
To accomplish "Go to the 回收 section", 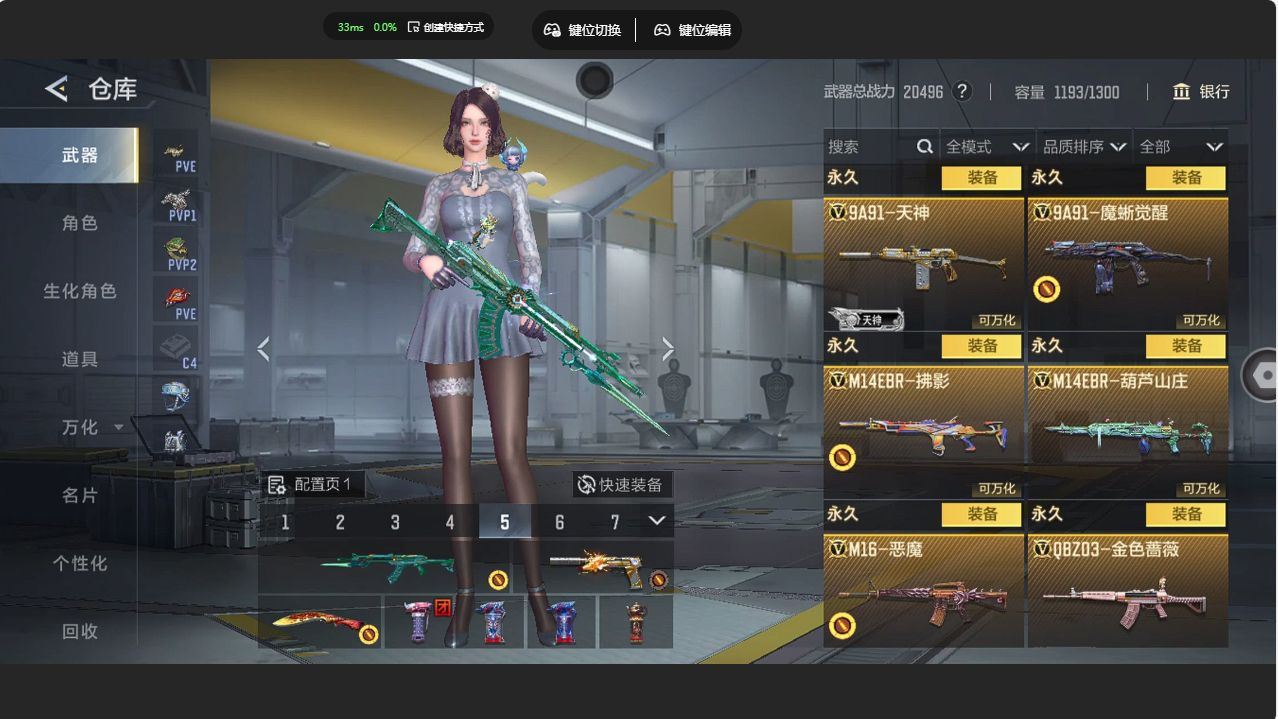I will tap(80, 631).
